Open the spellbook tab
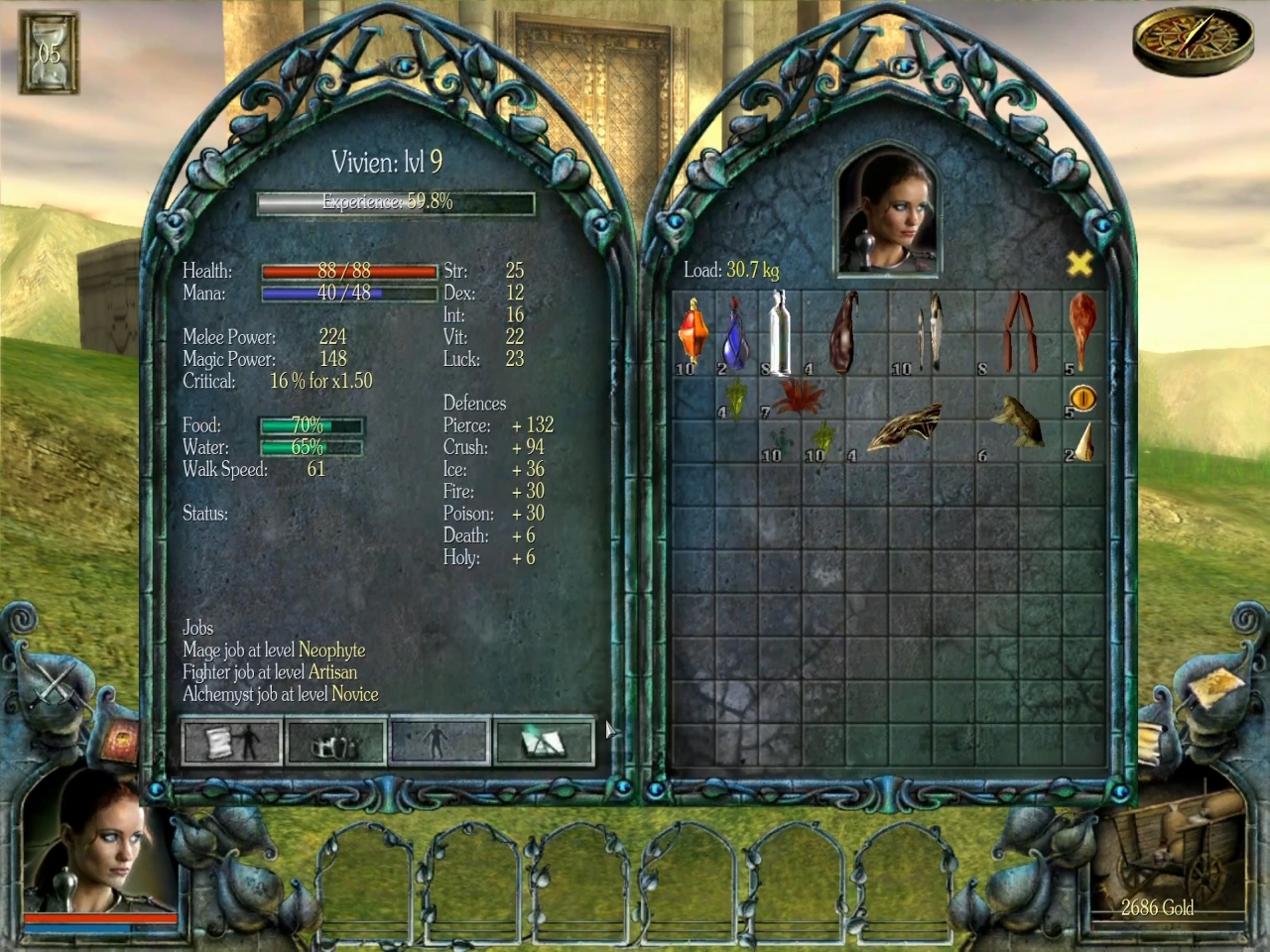 click(x=544, y=741)
